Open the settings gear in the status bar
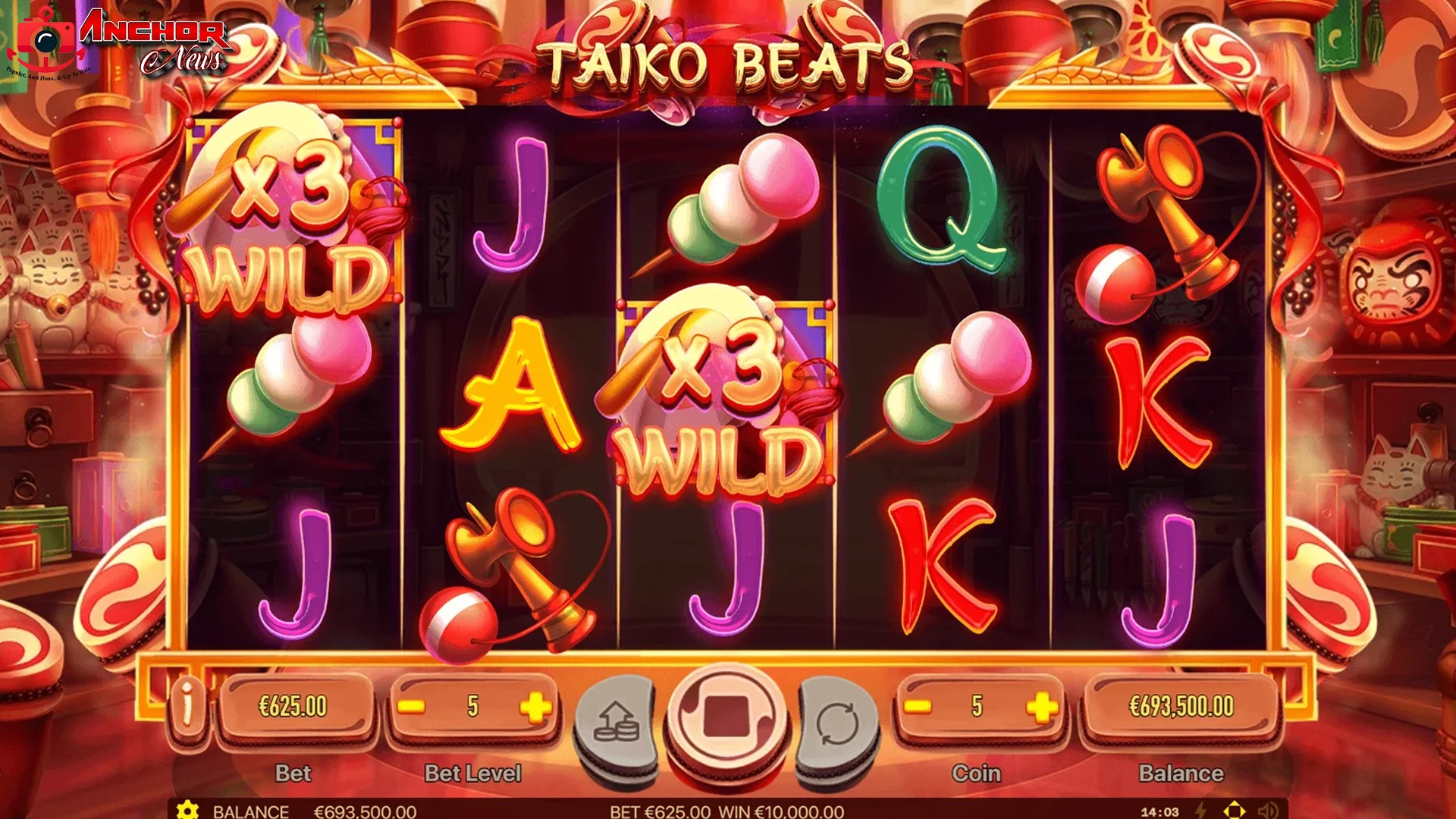The width and height of the screenshot is (1456, 819). click(x=186, y=810)
